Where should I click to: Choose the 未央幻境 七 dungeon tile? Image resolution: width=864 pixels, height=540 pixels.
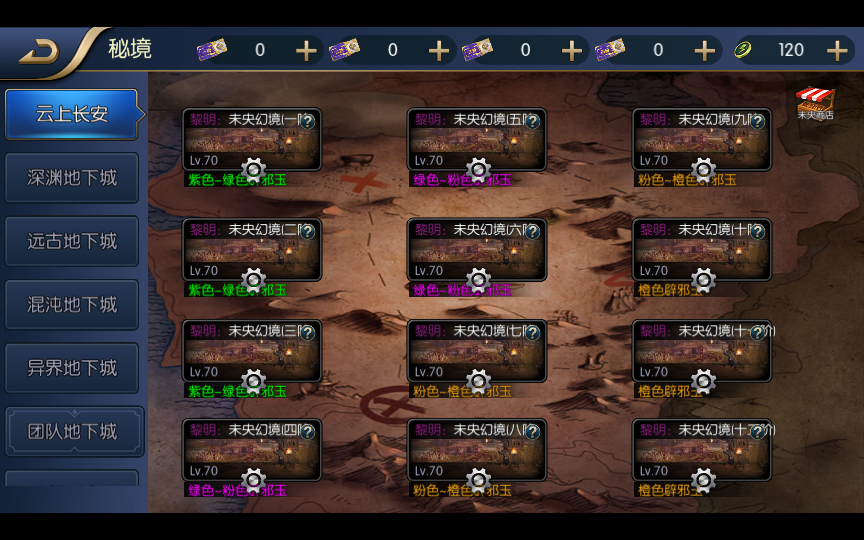[x=476, y=352]
